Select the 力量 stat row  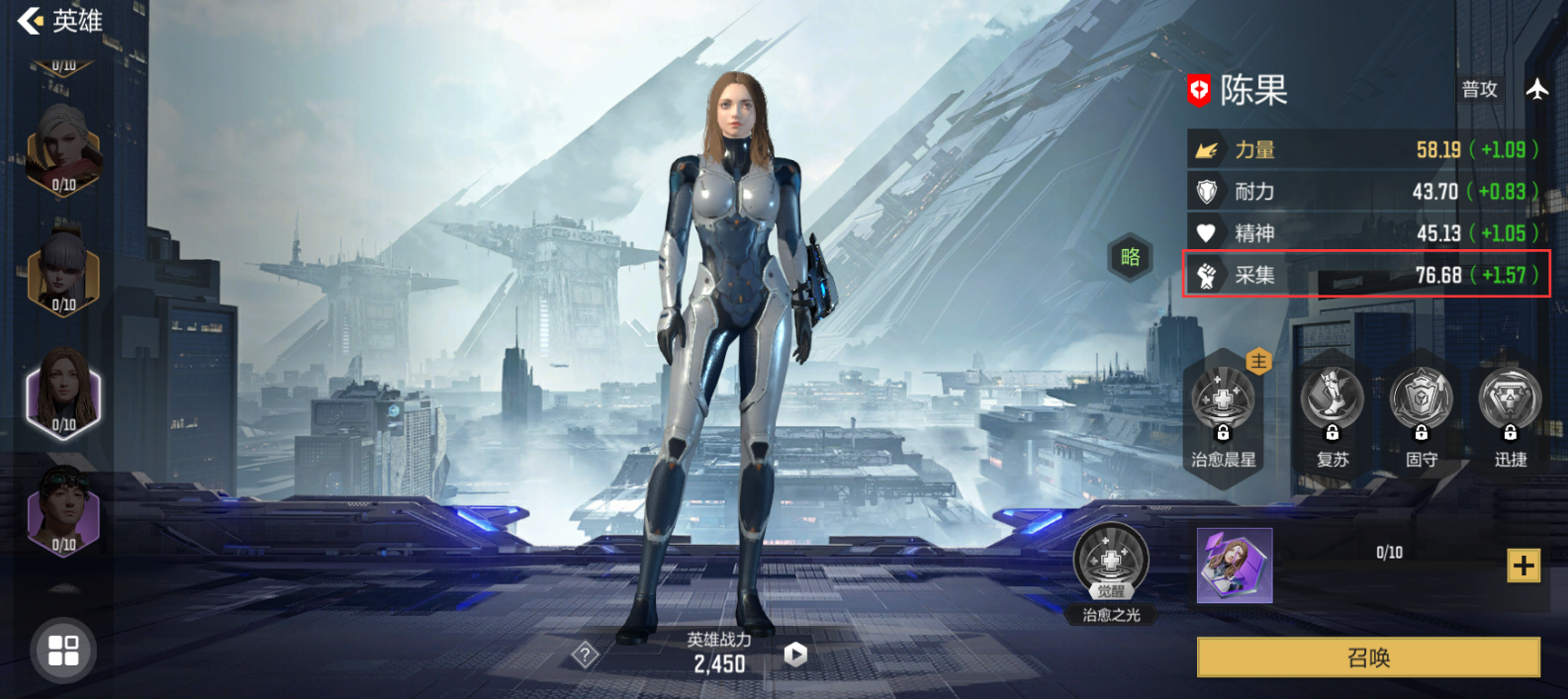tap(1366, 149)
